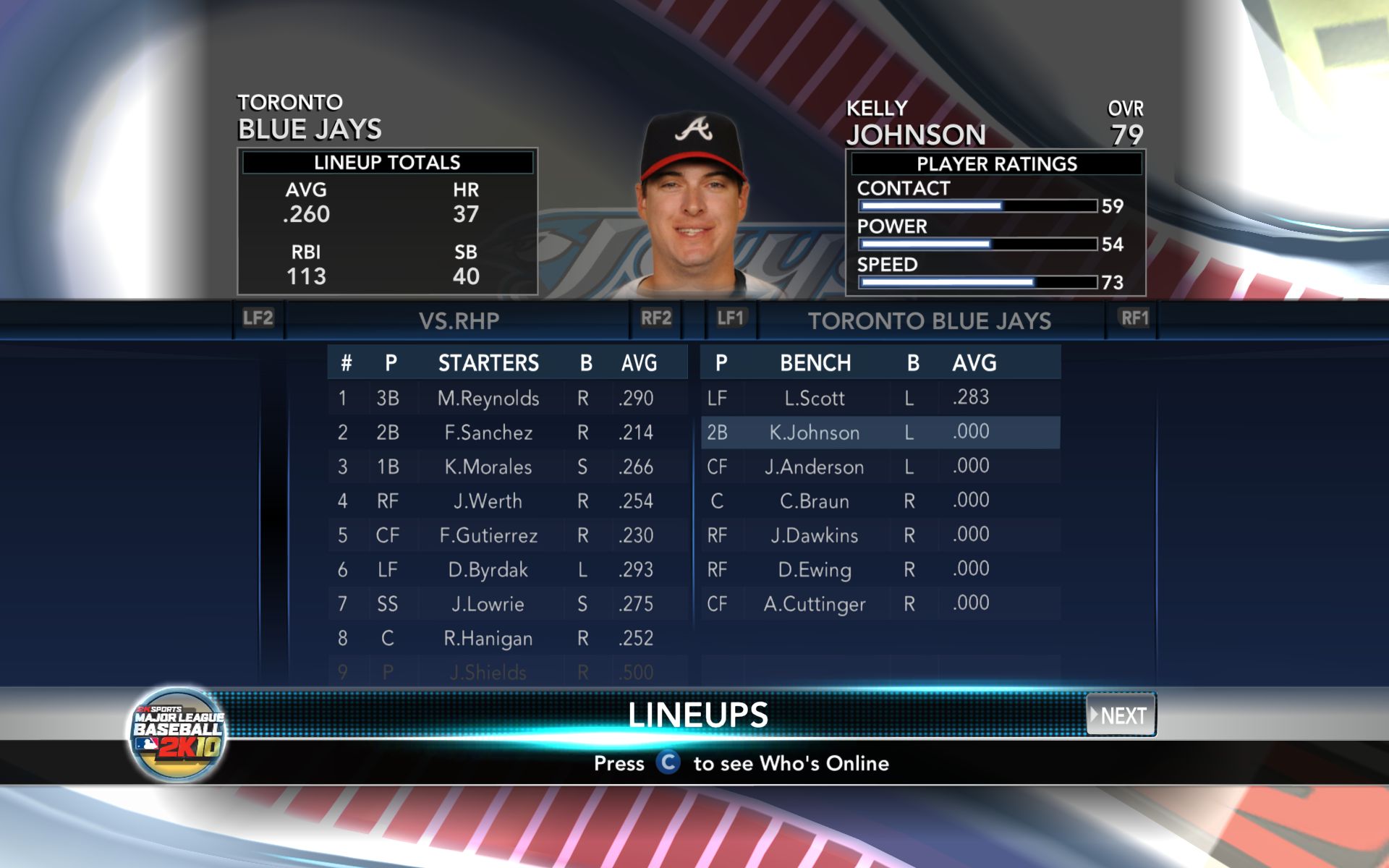Switch to the VS.RHP lineup tab
Image resolution: width=1389 pixels, height=868 pixels.
tap(459, 320)
